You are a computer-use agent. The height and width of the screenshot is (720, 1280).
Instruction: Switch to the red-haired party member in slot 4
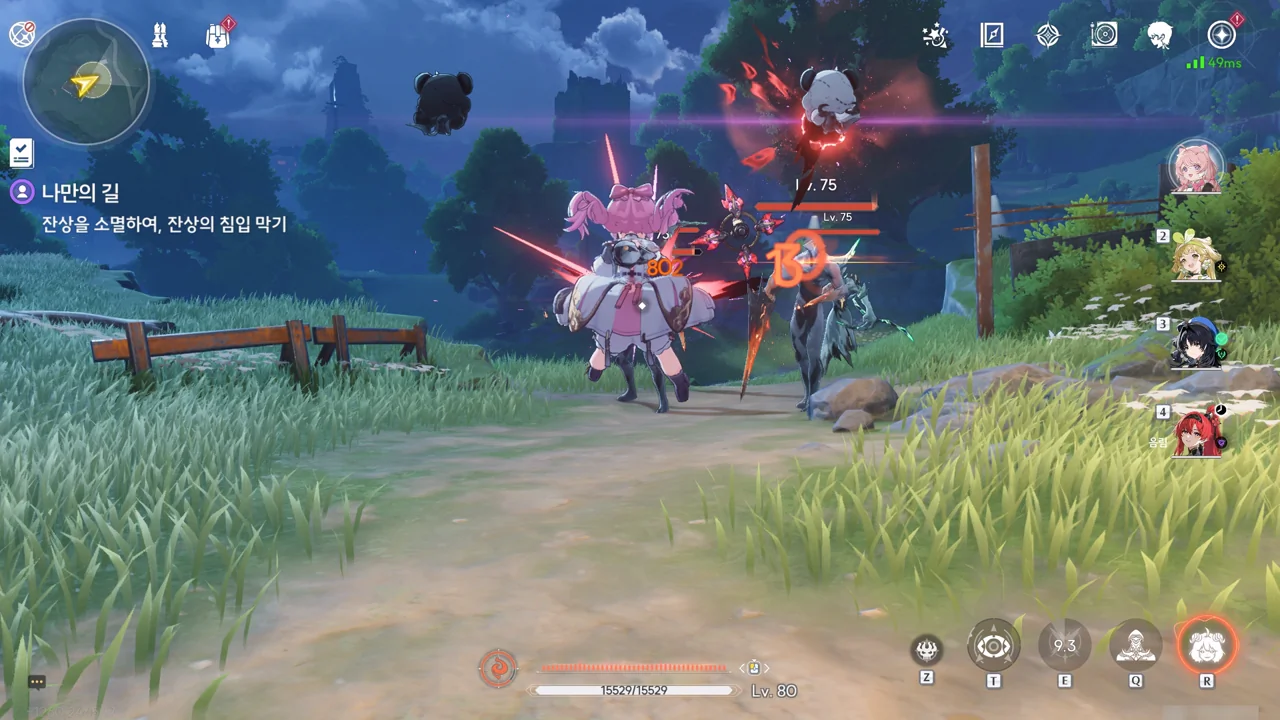(x=1196, y=432)
